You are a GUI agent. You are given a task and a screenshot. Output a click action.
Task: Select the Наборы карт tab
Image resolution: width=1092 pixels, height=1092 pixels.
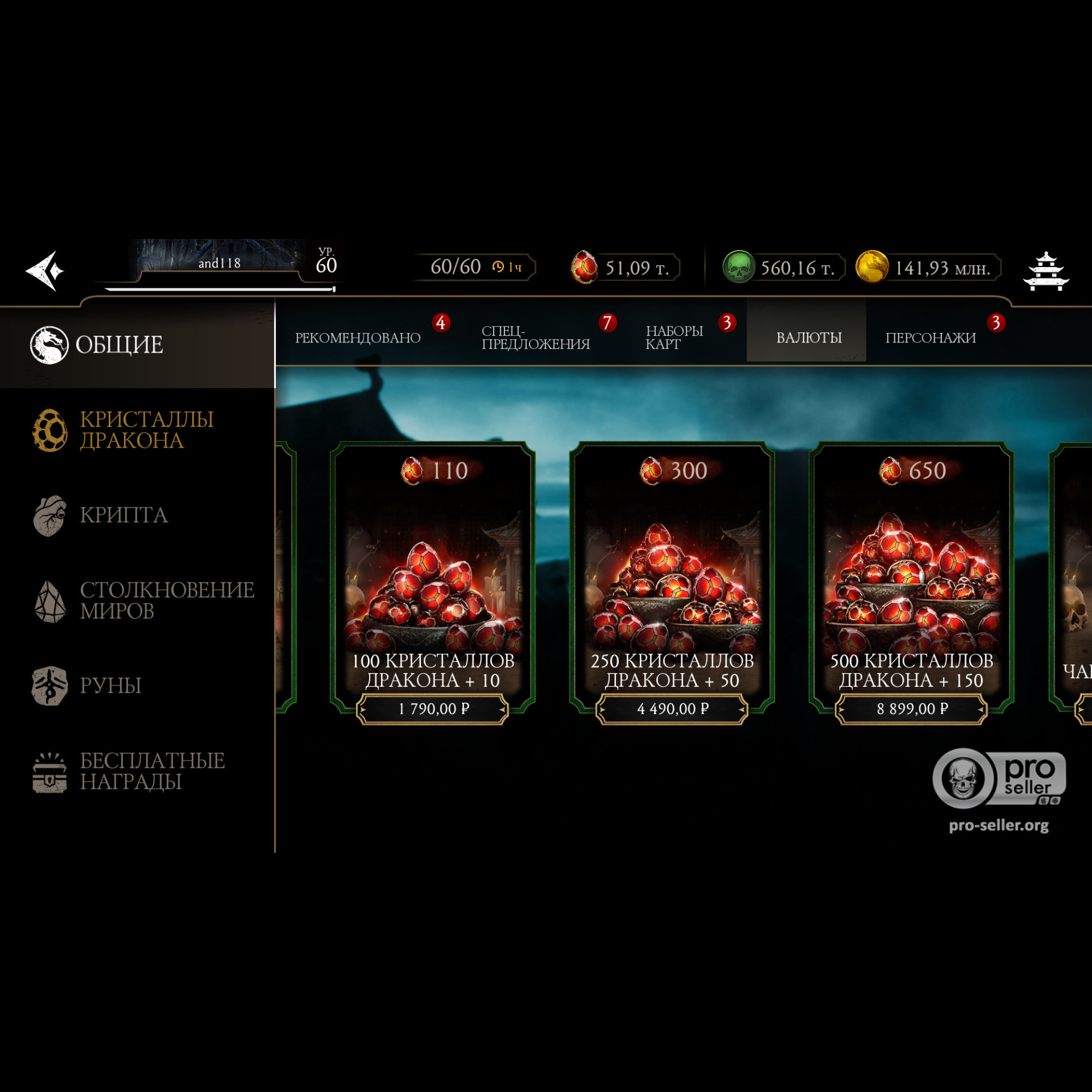[674, 337]
